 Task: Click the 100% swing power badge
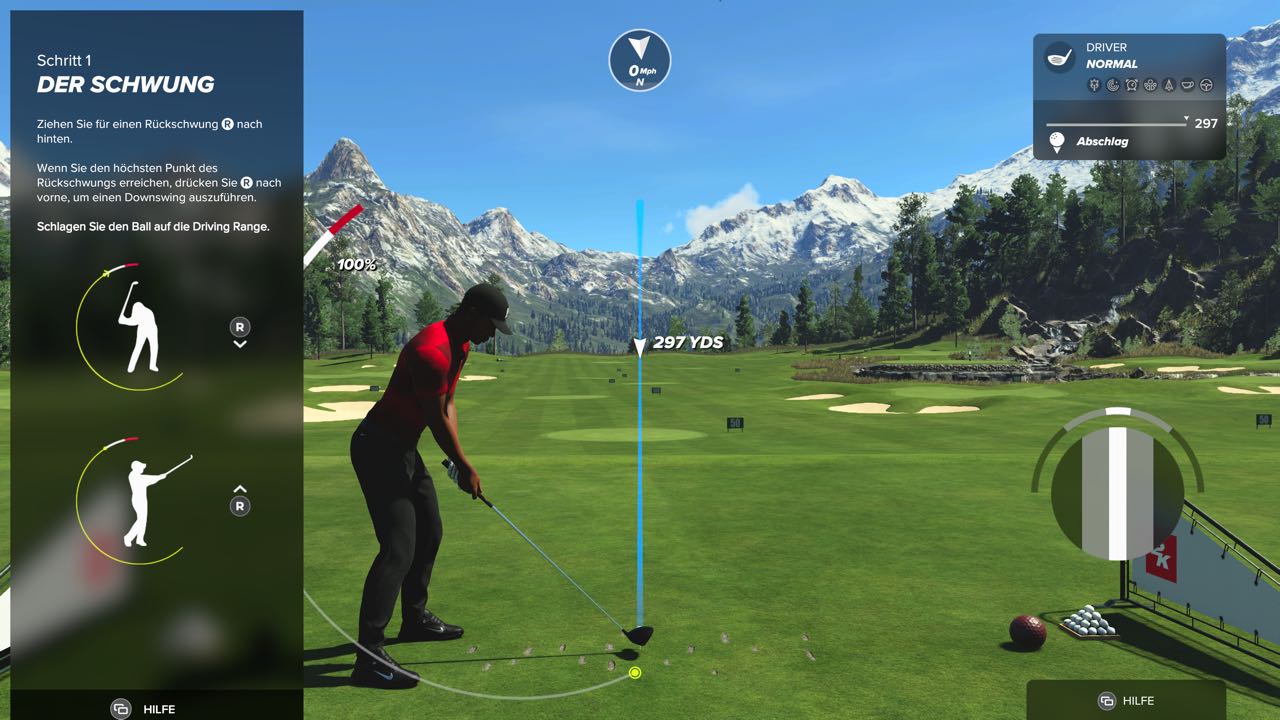coord(356,264)
